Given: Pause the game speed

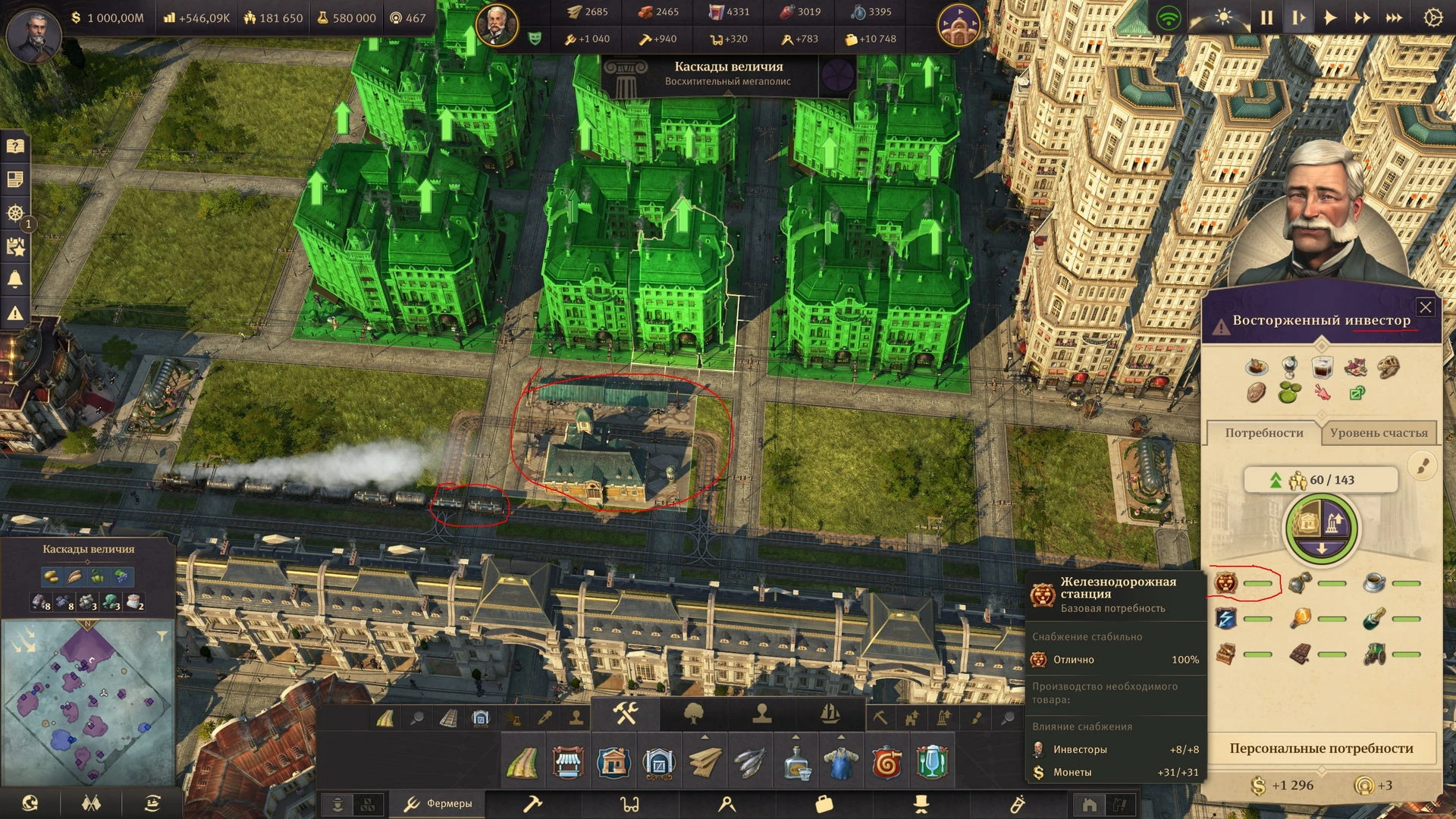Looking at the screenshot, I should coord(1266,17).
